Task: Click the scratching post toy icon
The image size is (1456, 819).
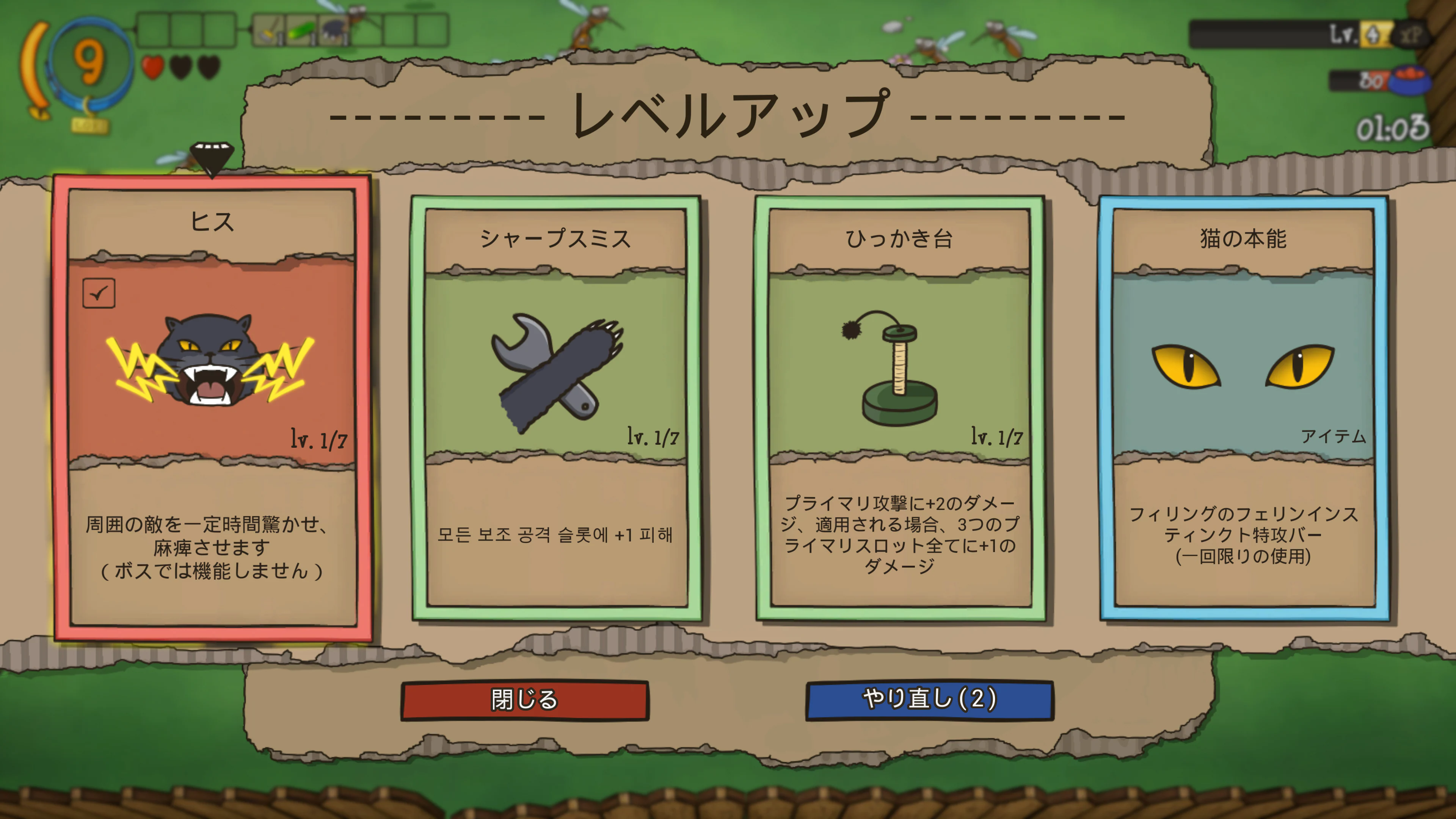Action: [899, 373]
